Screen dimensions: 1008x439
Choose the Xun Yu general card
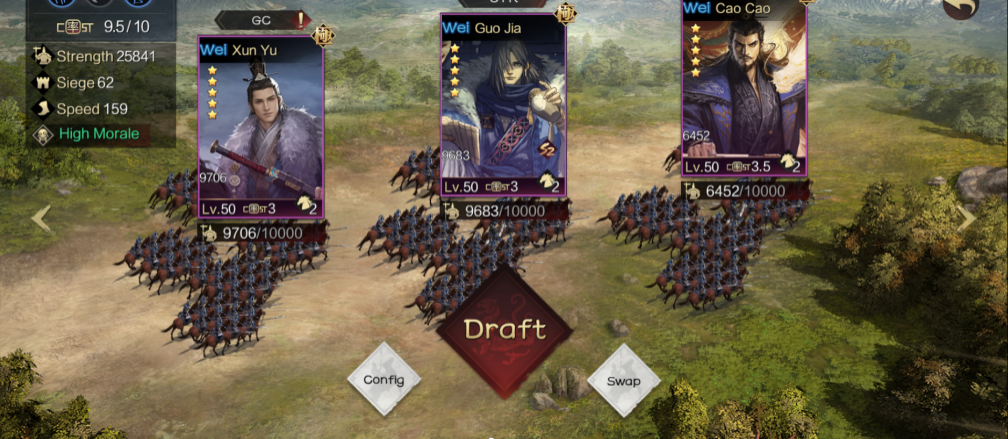(261, 128)
